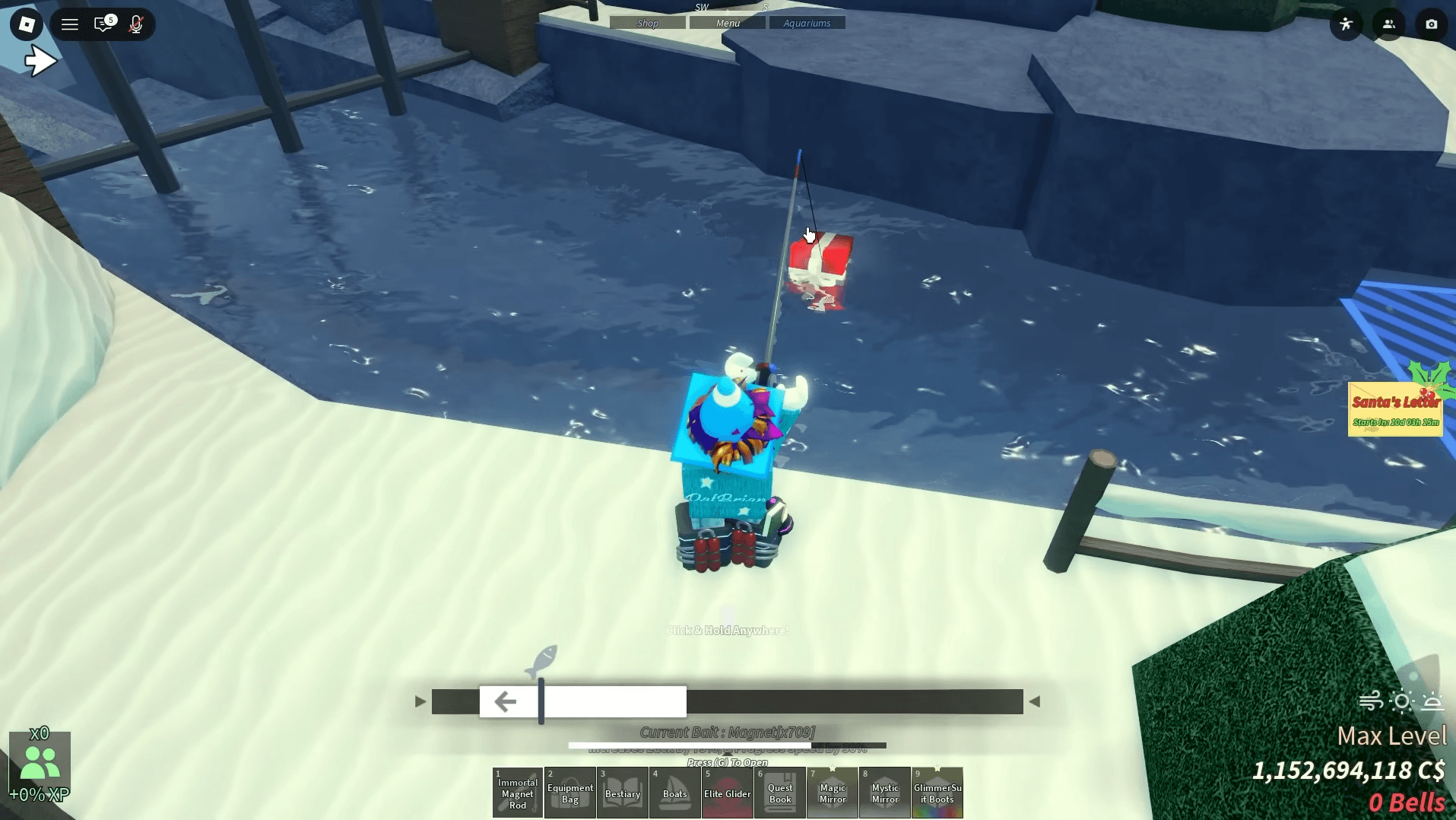Select the Immortal Magnet Rod slot

point(518,793)
